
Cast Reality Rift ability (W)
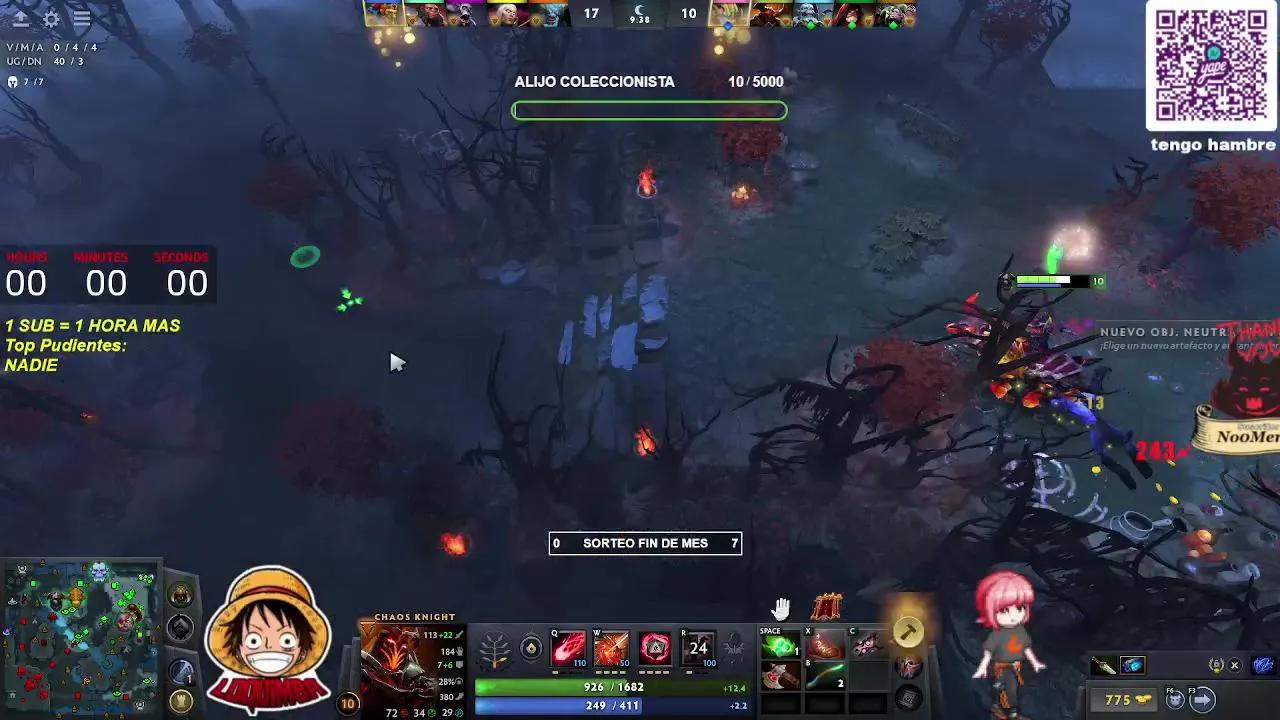[x=612, y=647]
